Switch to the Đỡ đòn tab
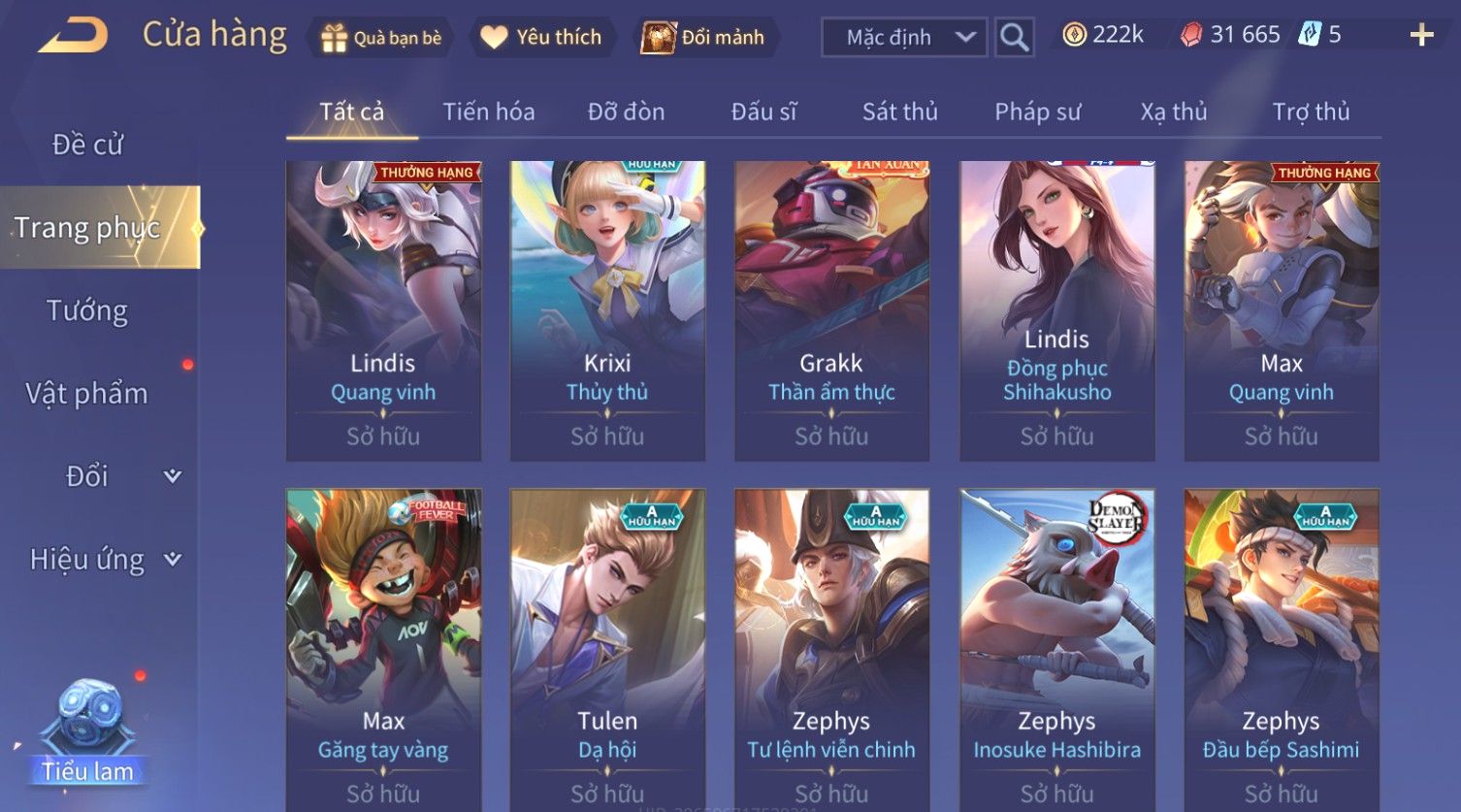Screen dimensions: 1461x812 (x=626, y=113)
